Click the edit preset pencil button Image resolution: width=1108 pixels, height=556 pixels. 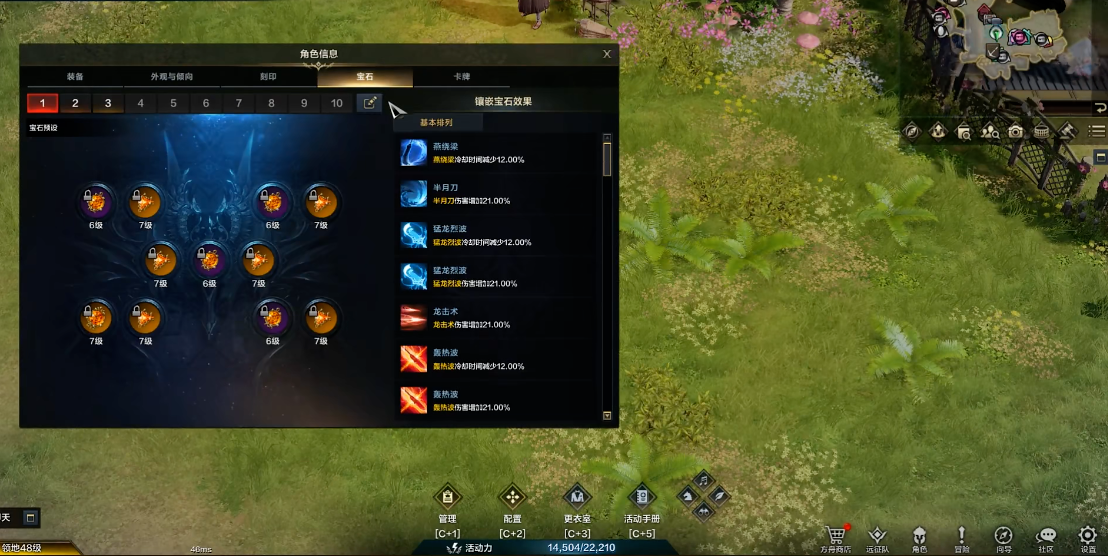coord(370,103)
